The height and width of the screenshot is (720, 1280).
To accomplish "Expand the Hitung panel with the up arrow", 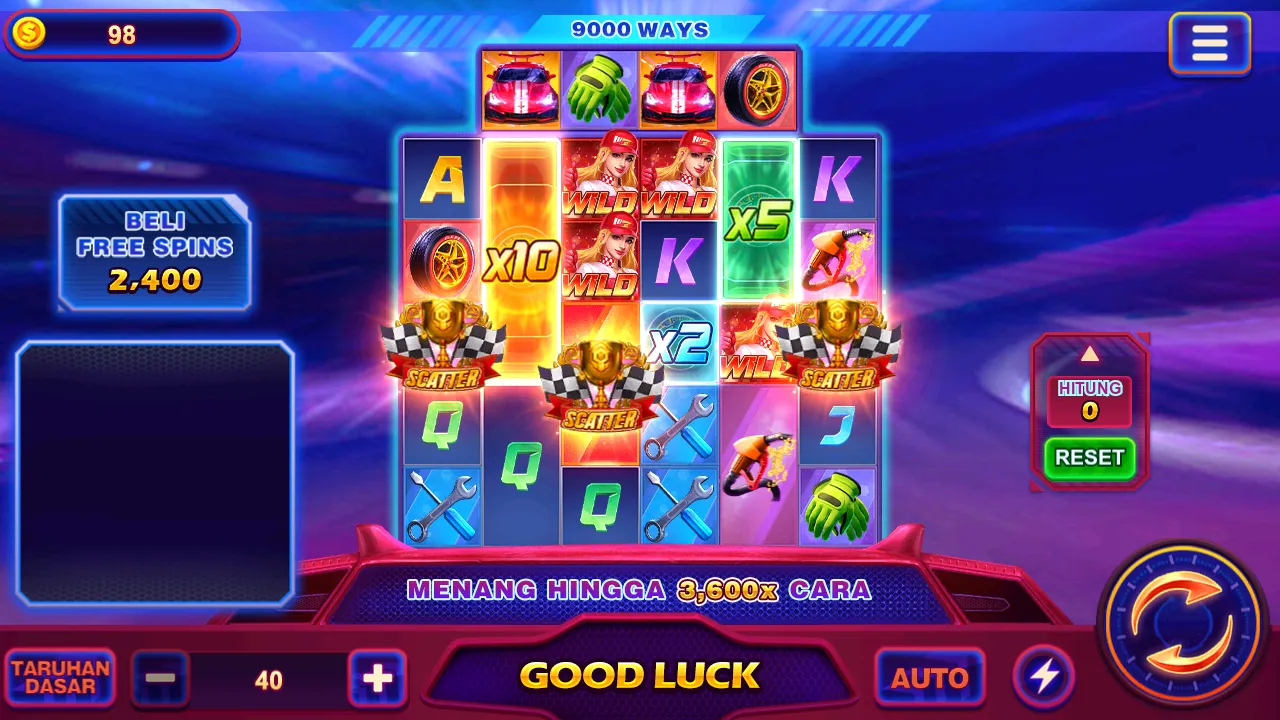I will click(1089, 354).
